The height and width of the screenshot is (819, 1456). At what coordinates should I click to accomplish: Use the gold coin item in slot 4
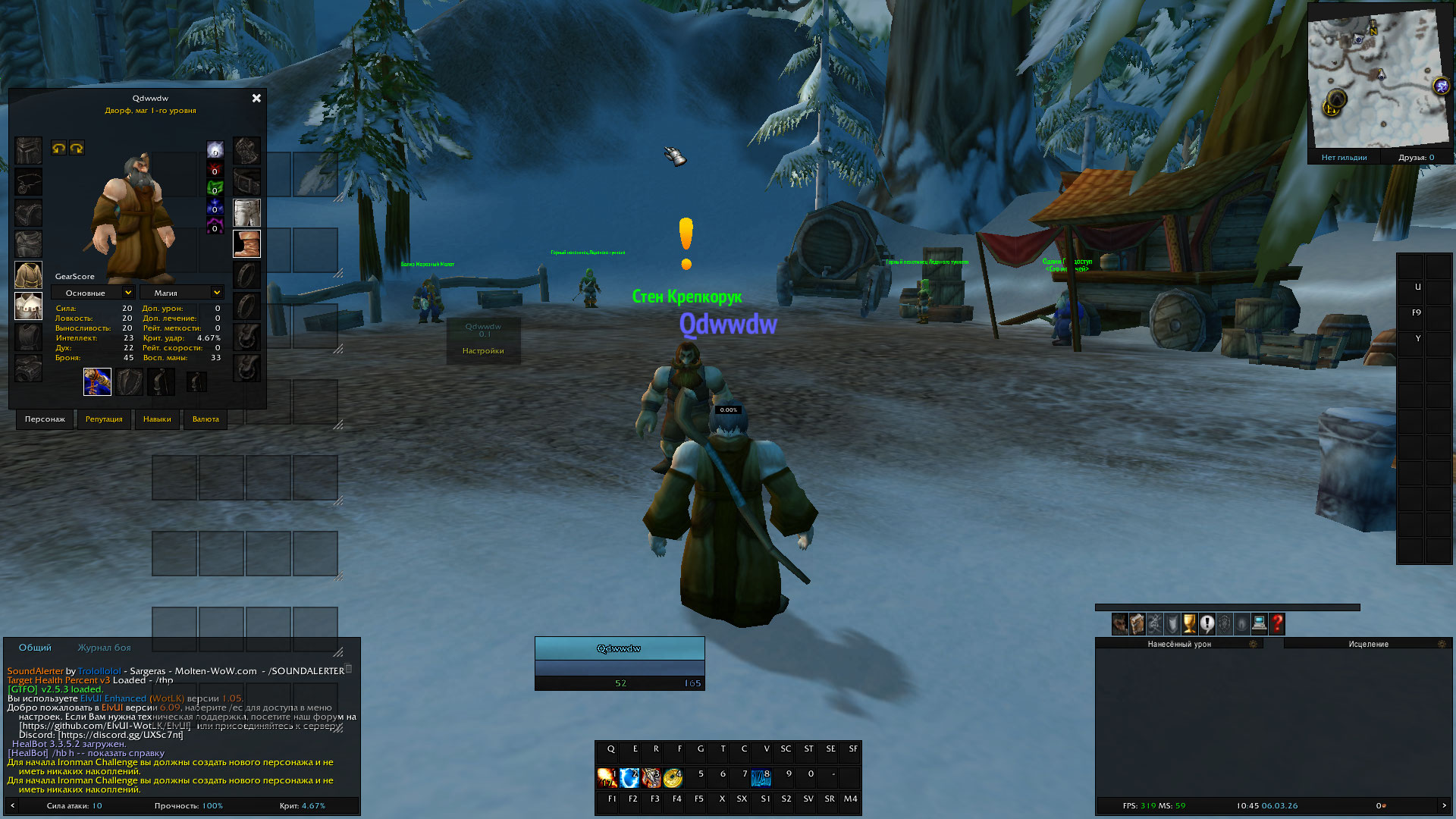click(x=673, y=778)
